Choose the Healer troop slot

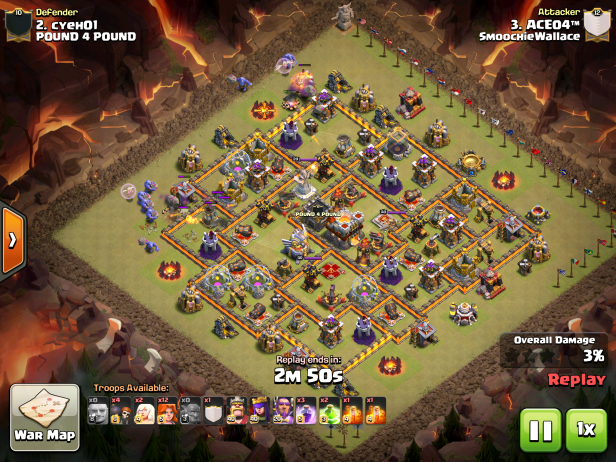pyautogui.click(x=144, y=411)
